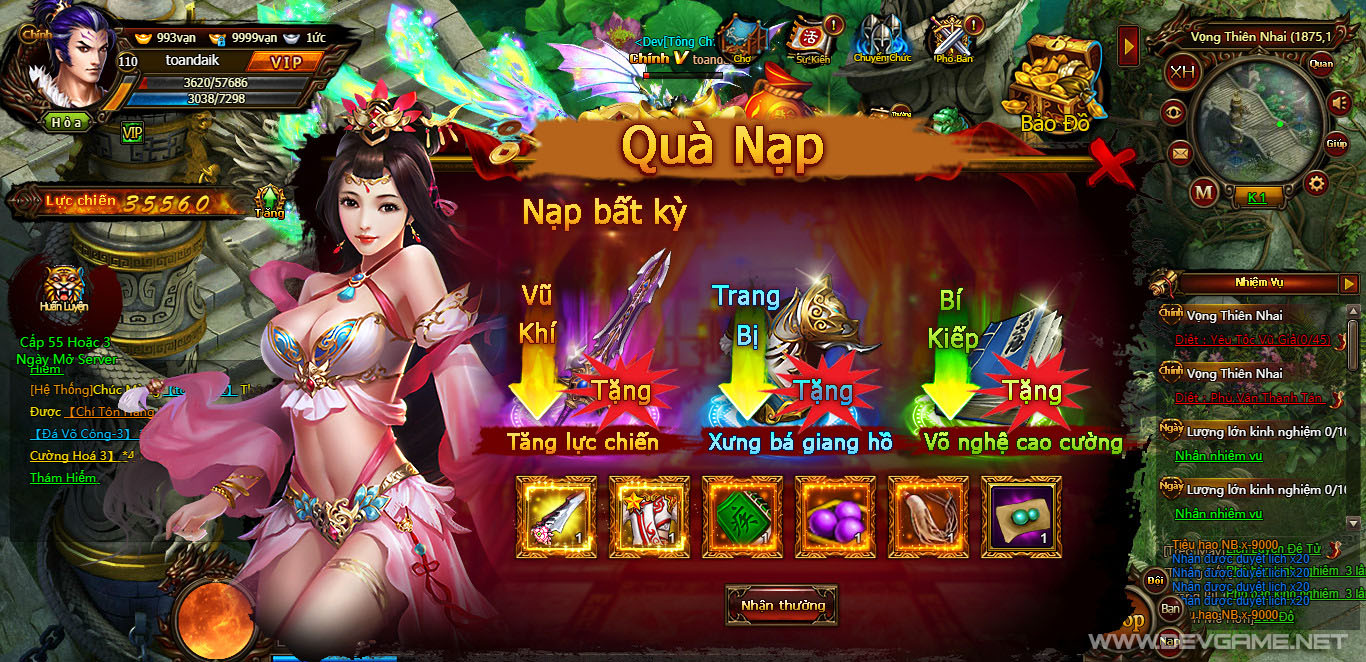Open the mail envelope icon
The width and height of the screenshot is (1366, 662).
(1180, 154)
